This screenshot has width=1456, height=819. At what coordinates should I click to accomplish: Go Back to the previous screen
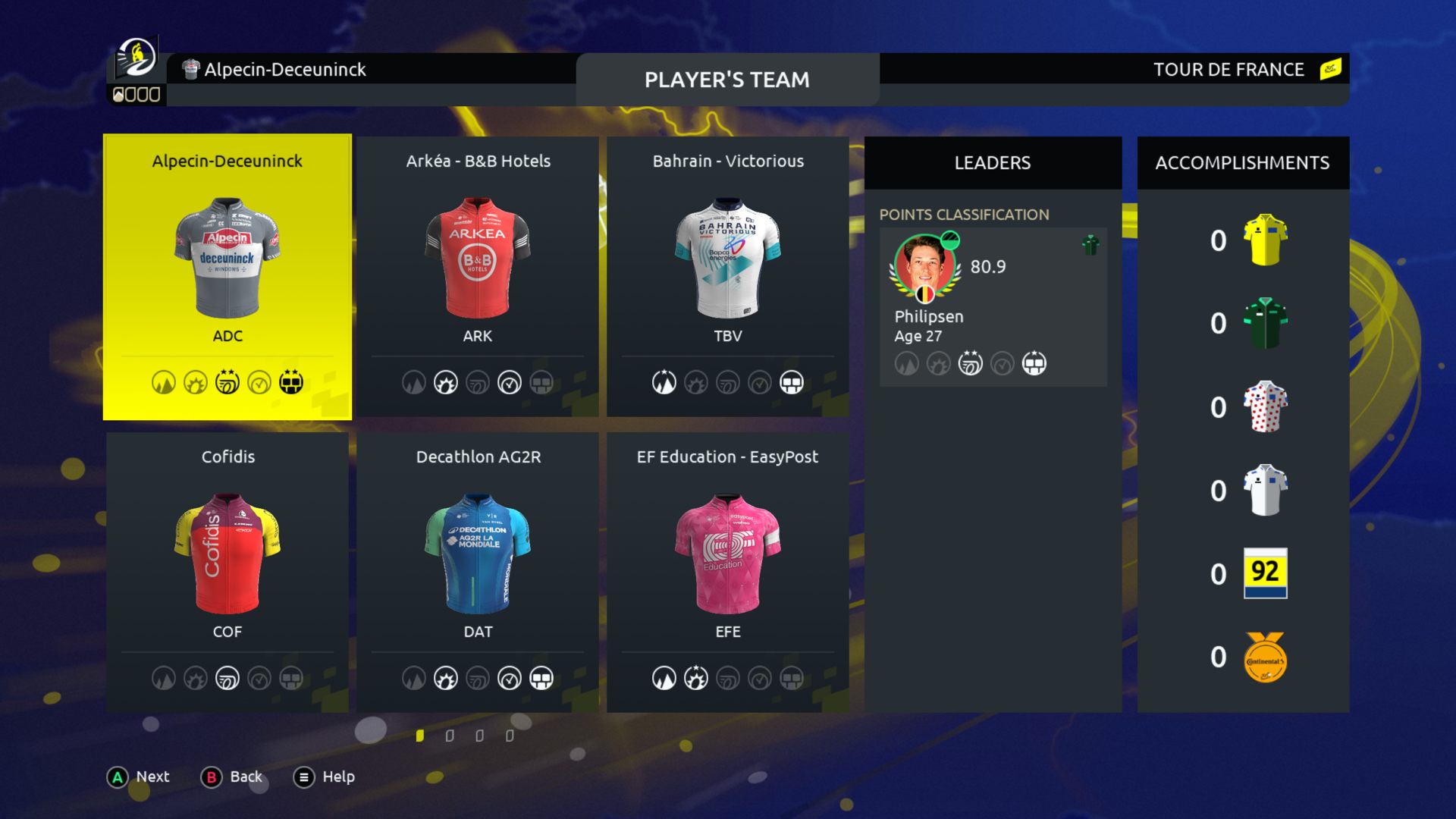tap(232, 777)
